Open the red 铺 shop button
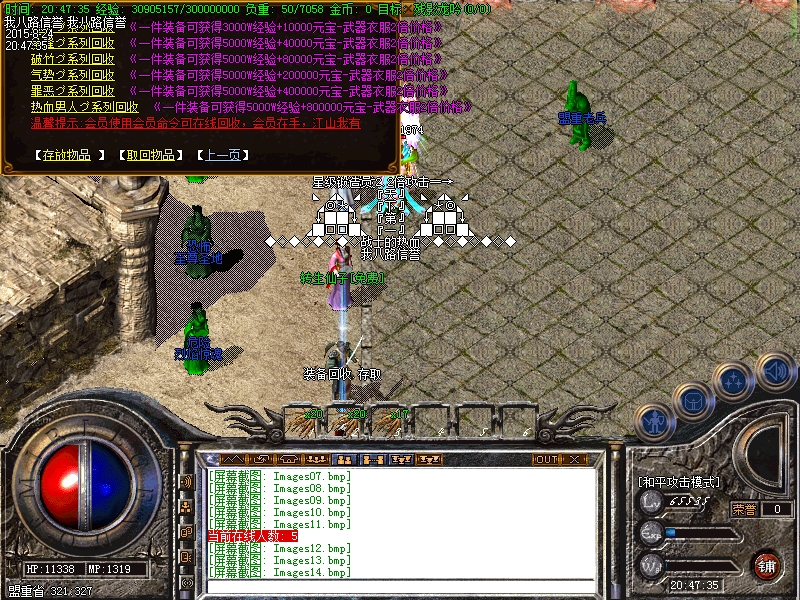 (767, 565)
